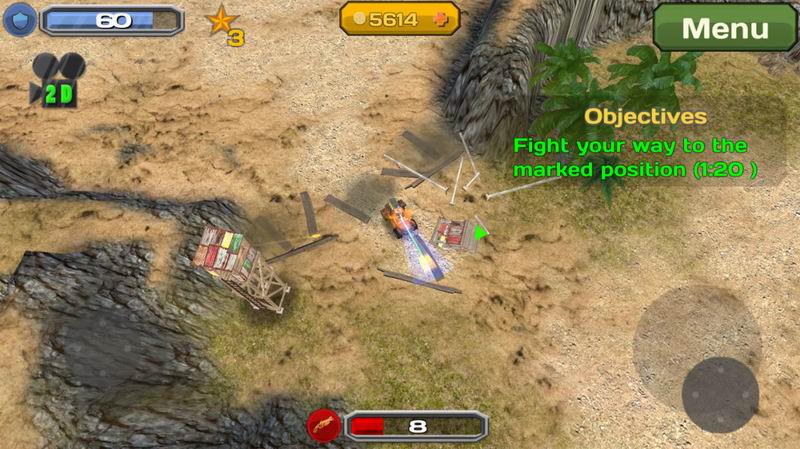Image resolution: width=800 pixels, height=449 pixels.
Task: Click the Objectives tracker heading
Action: pos(645,117)
